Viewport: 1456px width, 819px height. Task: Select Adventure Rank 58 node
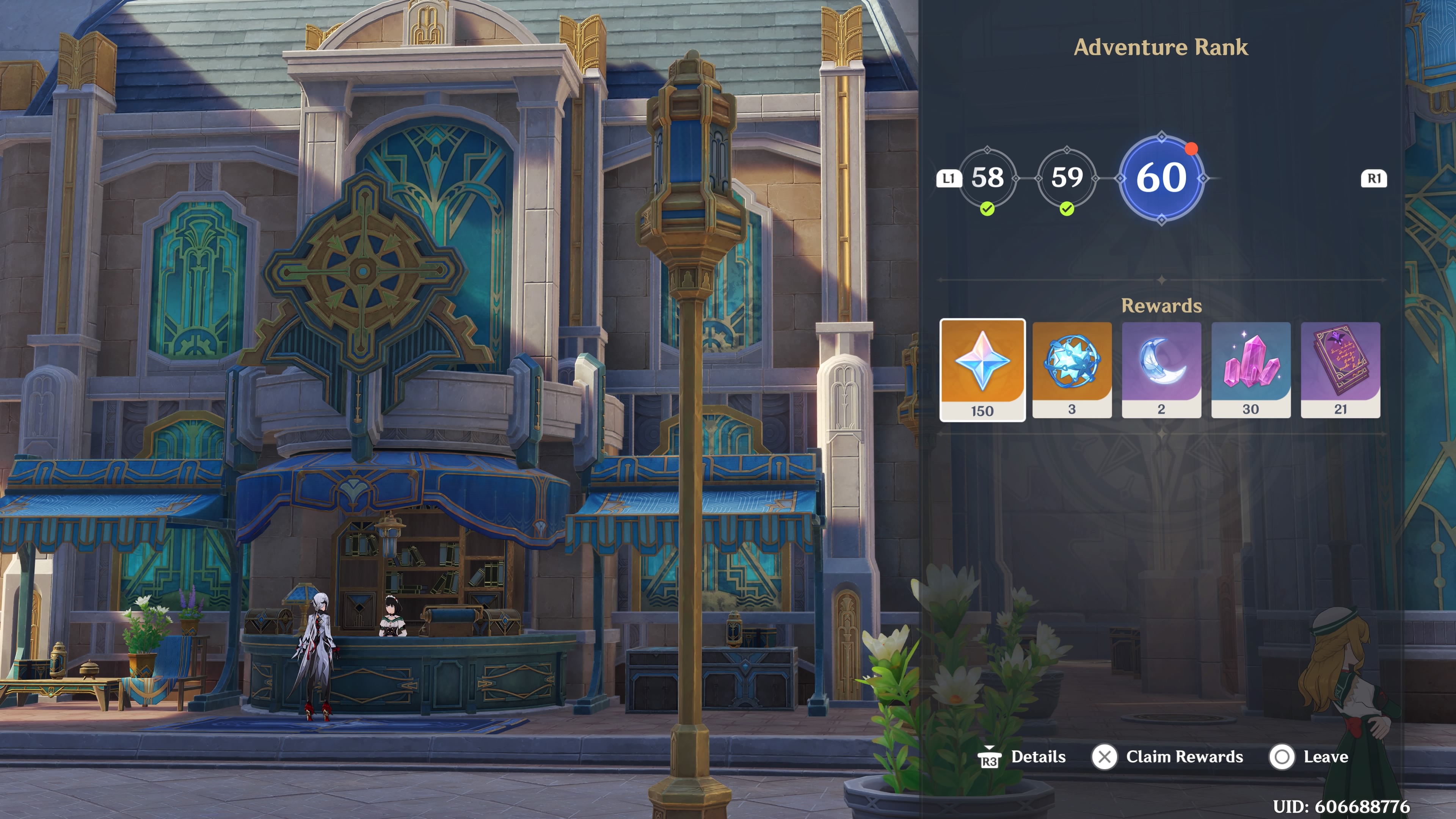point(987,178)
